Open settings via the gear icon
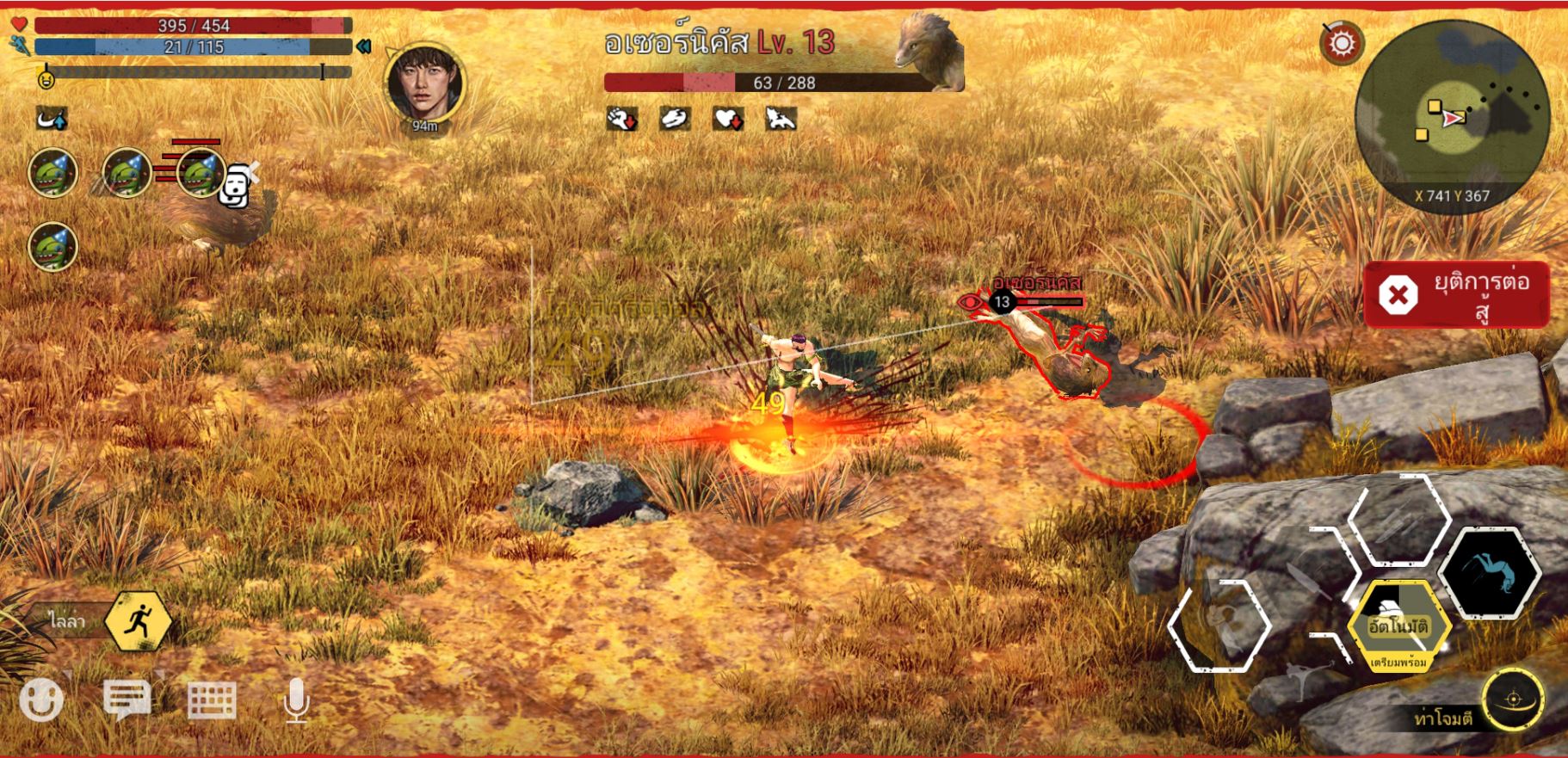Image resolution: width=1568 pixels, height=758 pixels. pos(1341,43)
